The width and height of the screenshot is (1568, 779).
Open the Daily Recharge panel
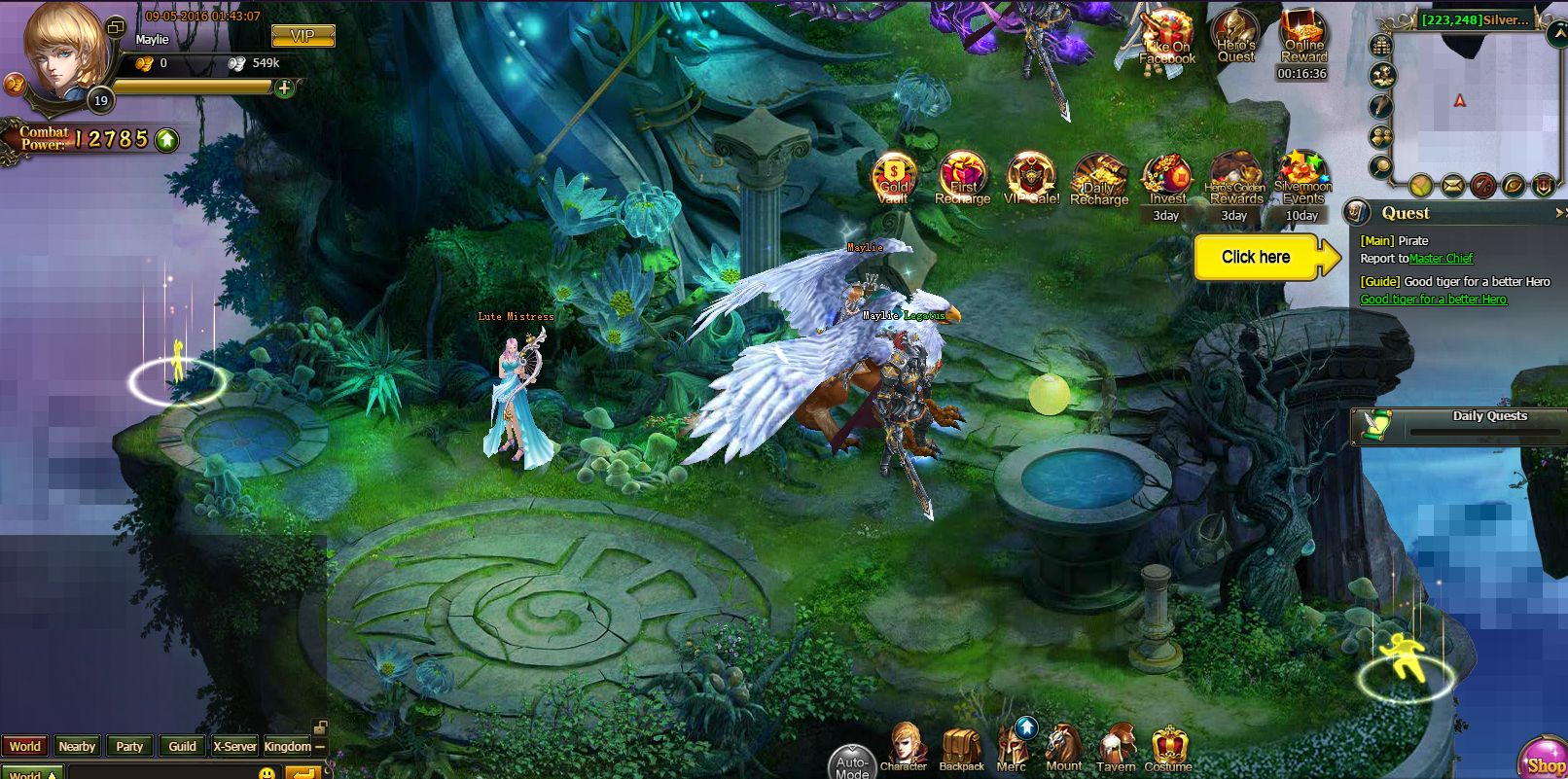tap(1100, 181)
